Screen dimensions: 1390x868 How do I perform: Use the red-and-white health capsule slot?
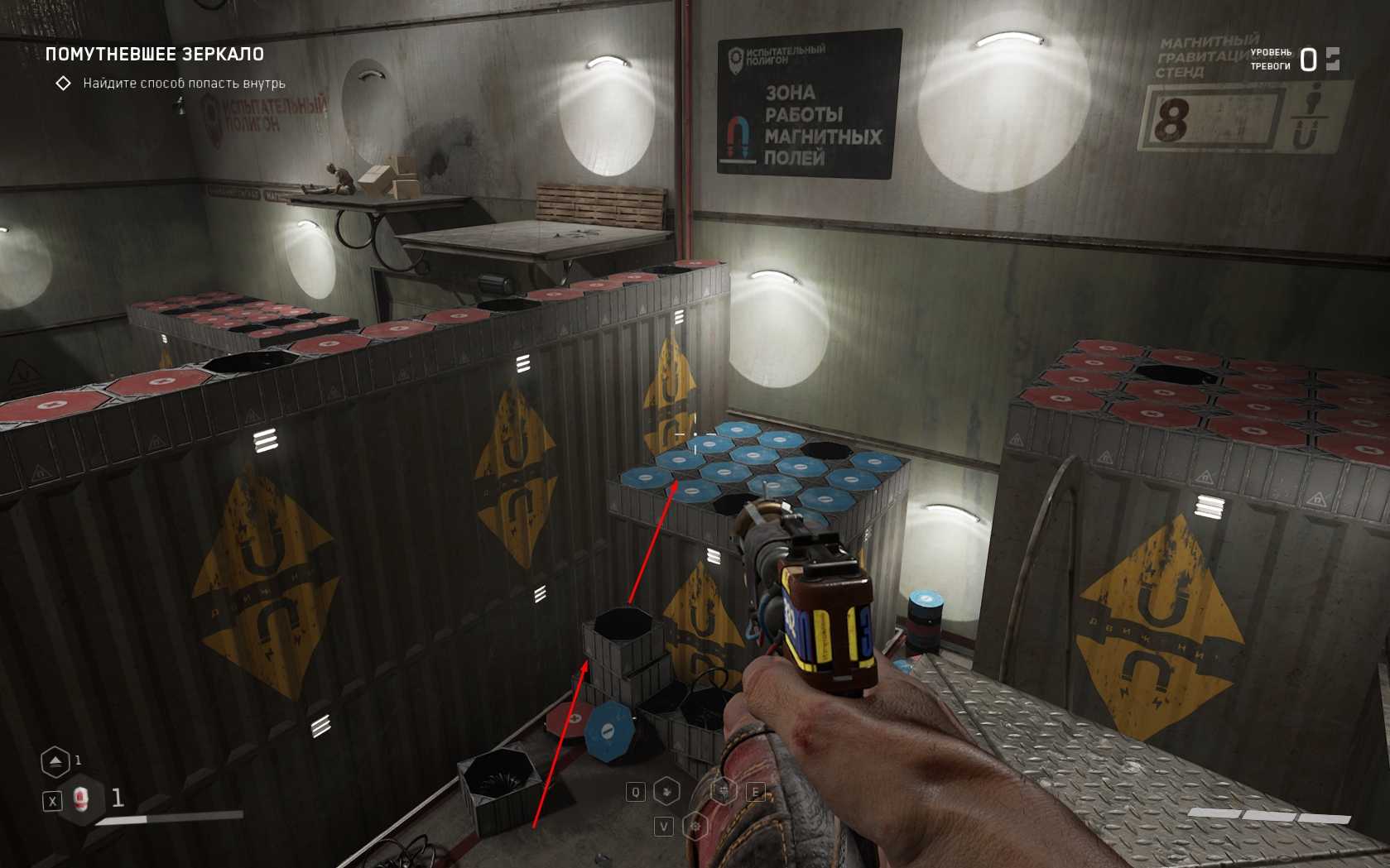(x=81, y=799)
